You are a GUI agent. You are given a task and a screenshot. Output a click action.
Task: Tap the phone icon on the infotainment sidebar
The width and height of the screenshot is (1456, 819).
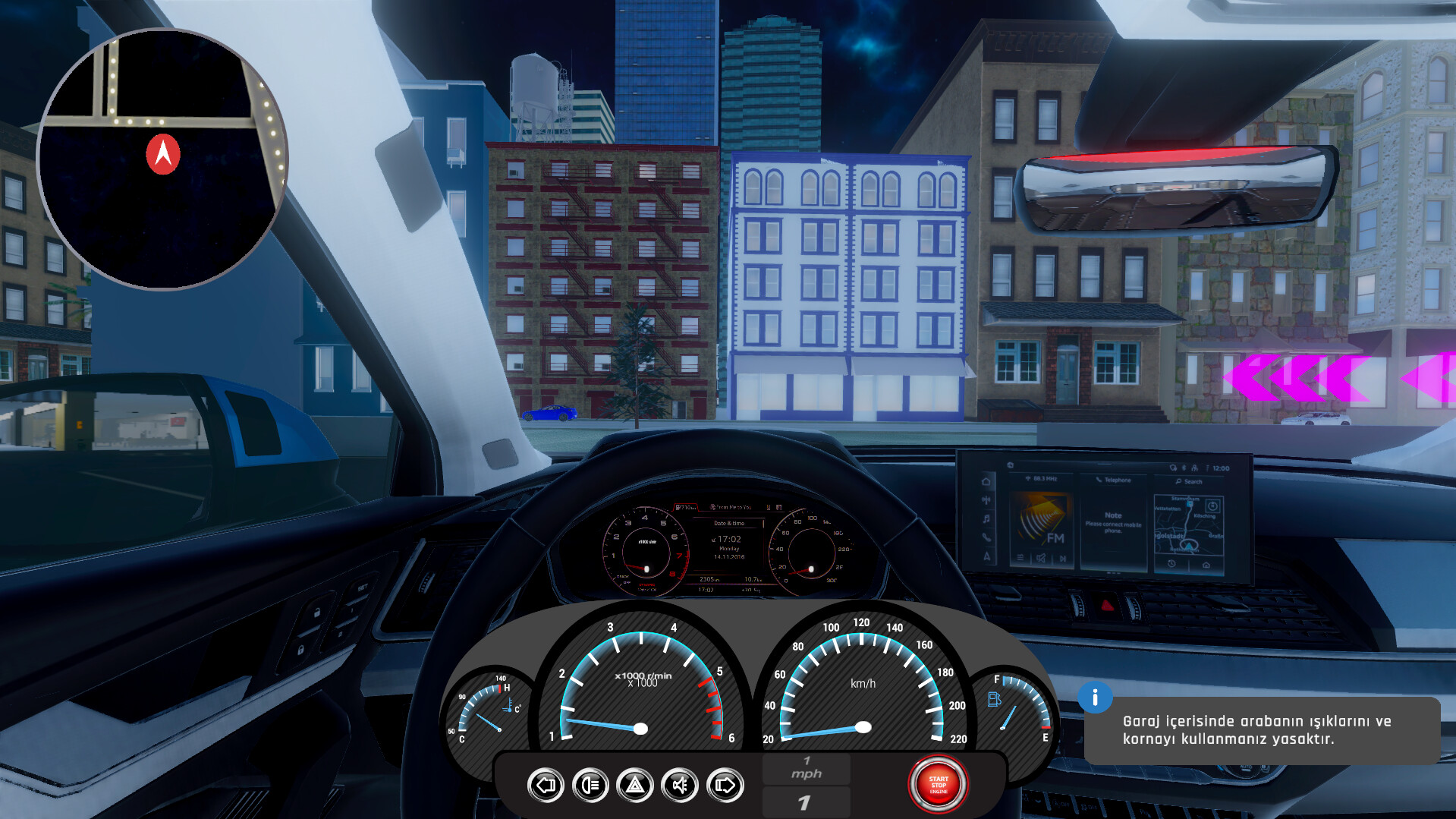[986, 538]
